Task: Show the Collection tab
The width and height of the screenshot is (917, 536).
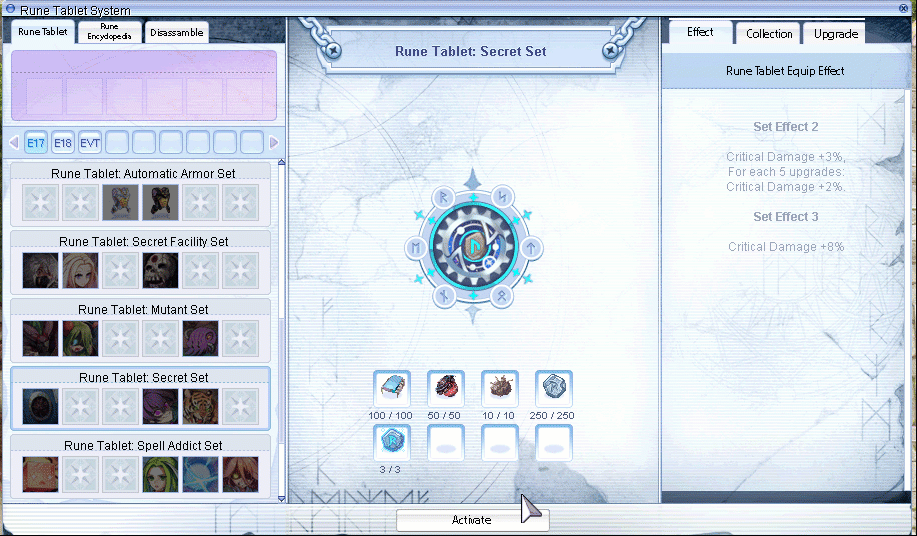Action: pos(769,34)
